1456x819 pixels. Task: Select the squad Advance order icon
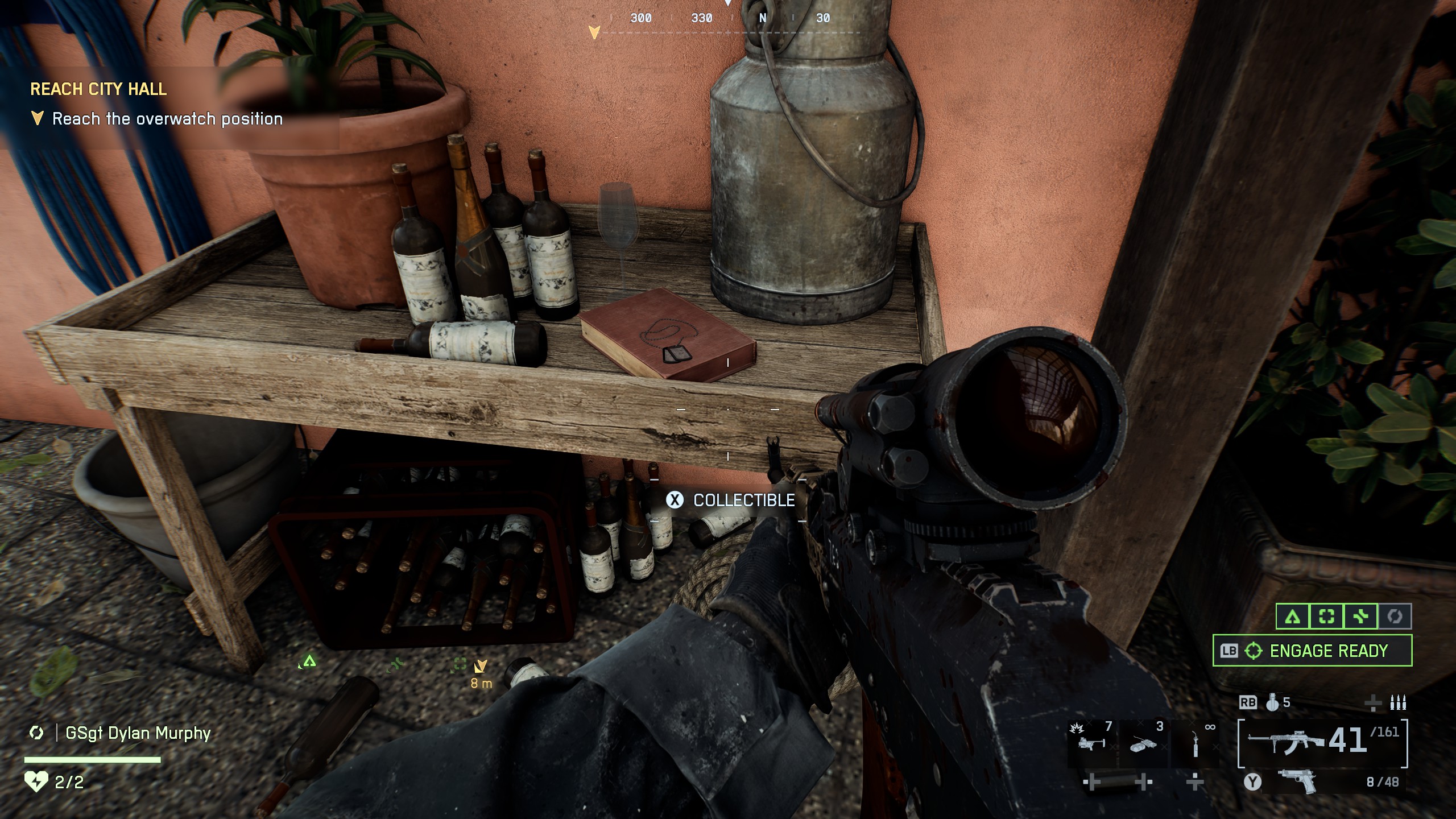tap(1292, 617)
